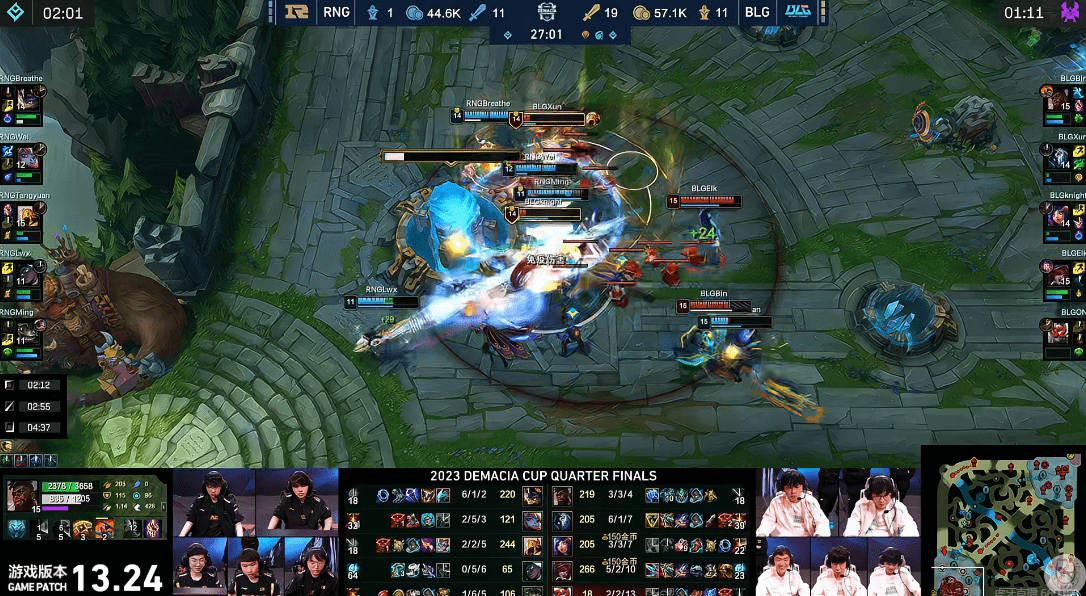Viewport: 1086px width, 596px height.
Task: Select BLGON's dead champion portrait
Action: 1059,331
